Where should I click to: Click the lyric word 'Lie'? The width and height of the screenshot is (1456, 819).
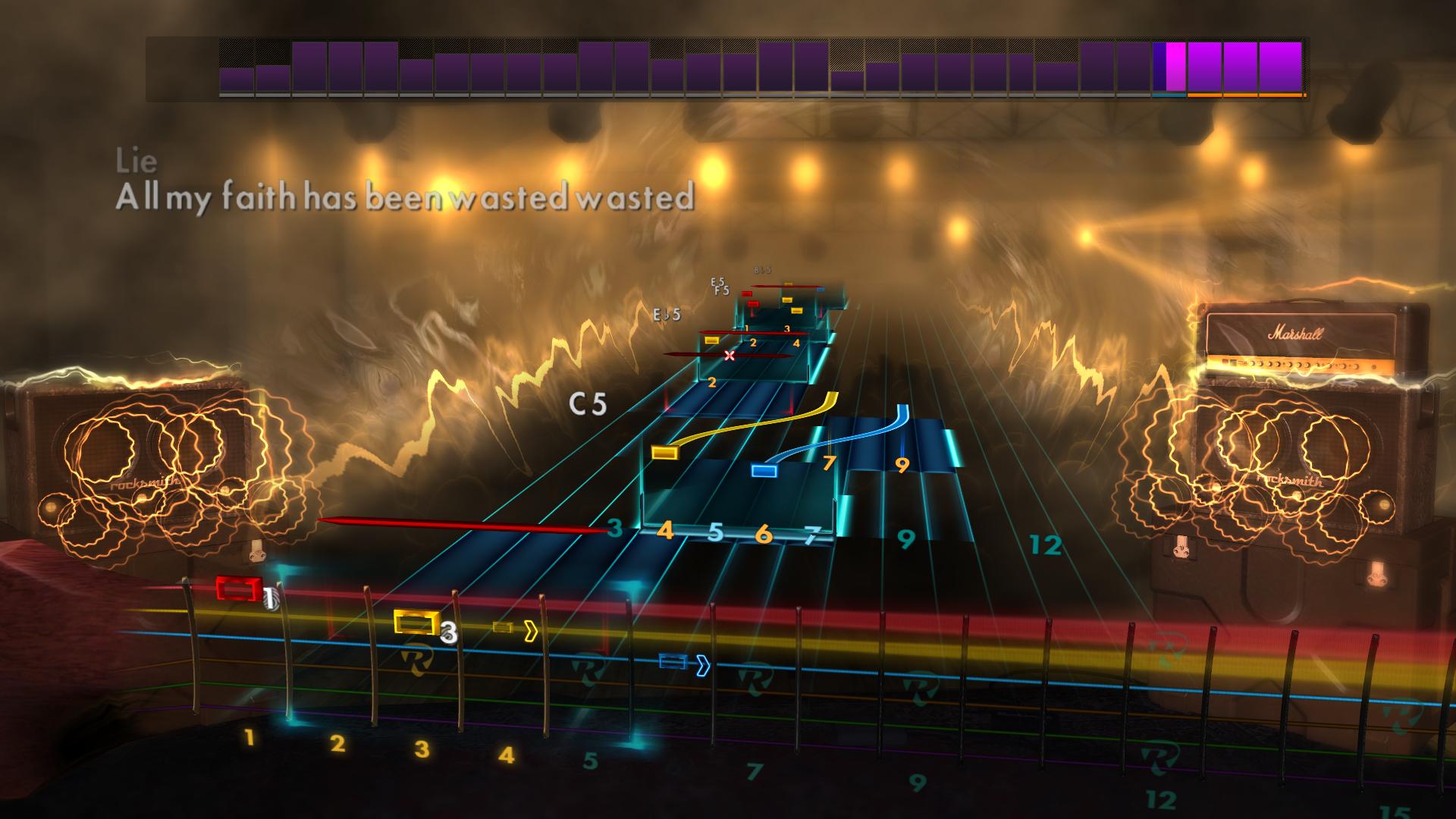point(133,161)
